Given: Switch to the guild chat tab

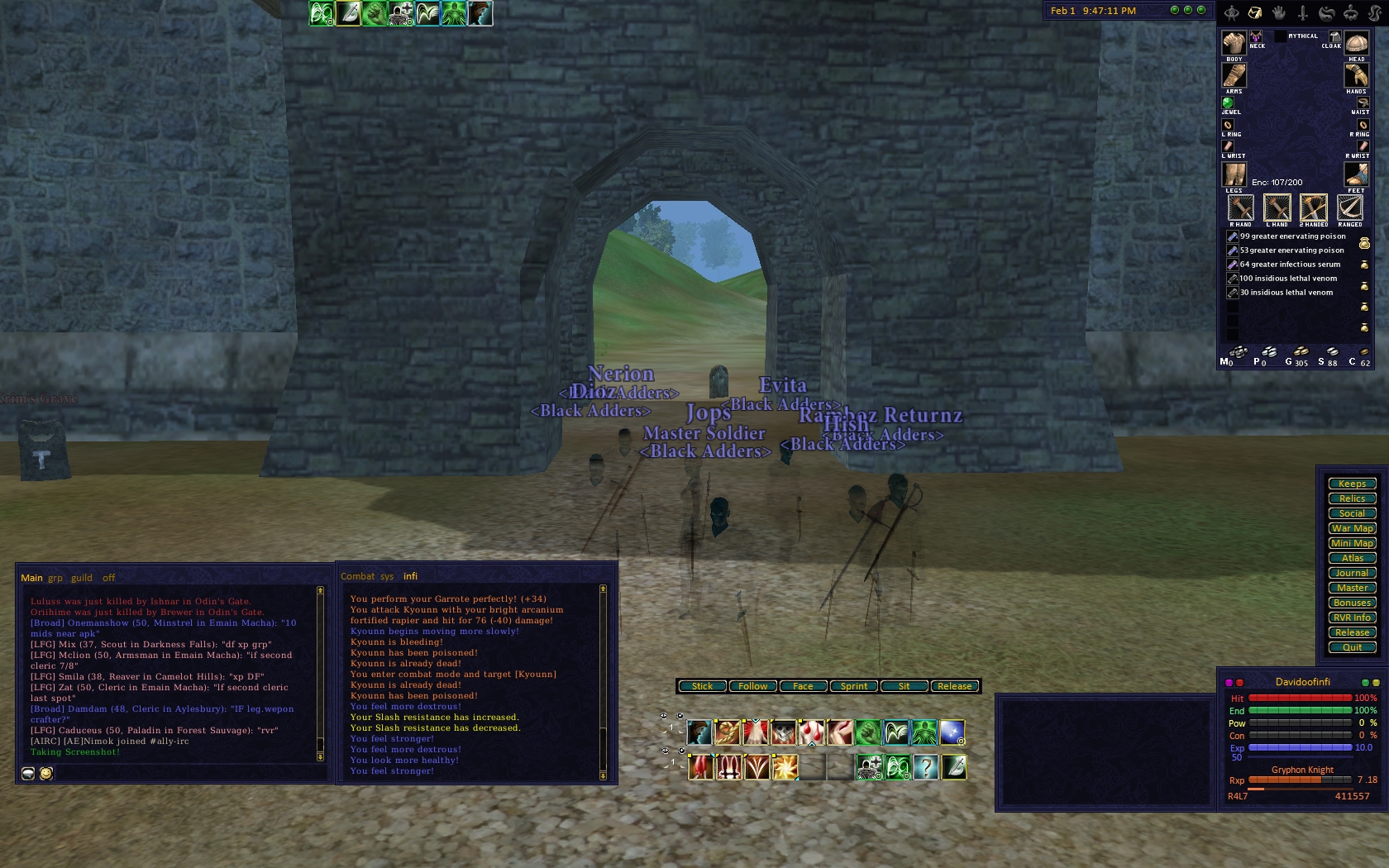Looking at the screenshot, I should (x=82, y=578).
